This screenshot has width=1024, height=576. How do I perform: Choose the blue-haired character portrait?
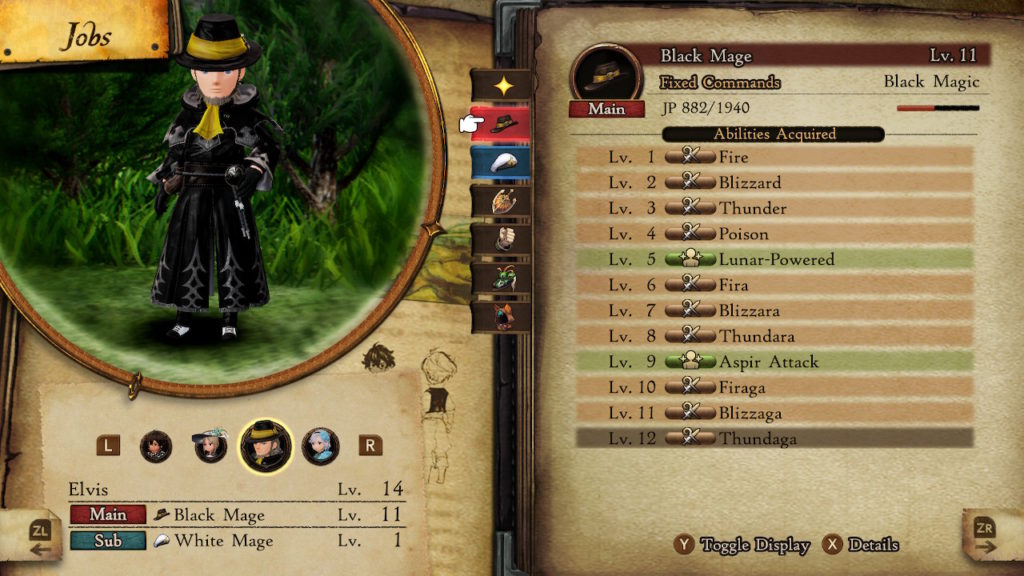coord(321,445)
